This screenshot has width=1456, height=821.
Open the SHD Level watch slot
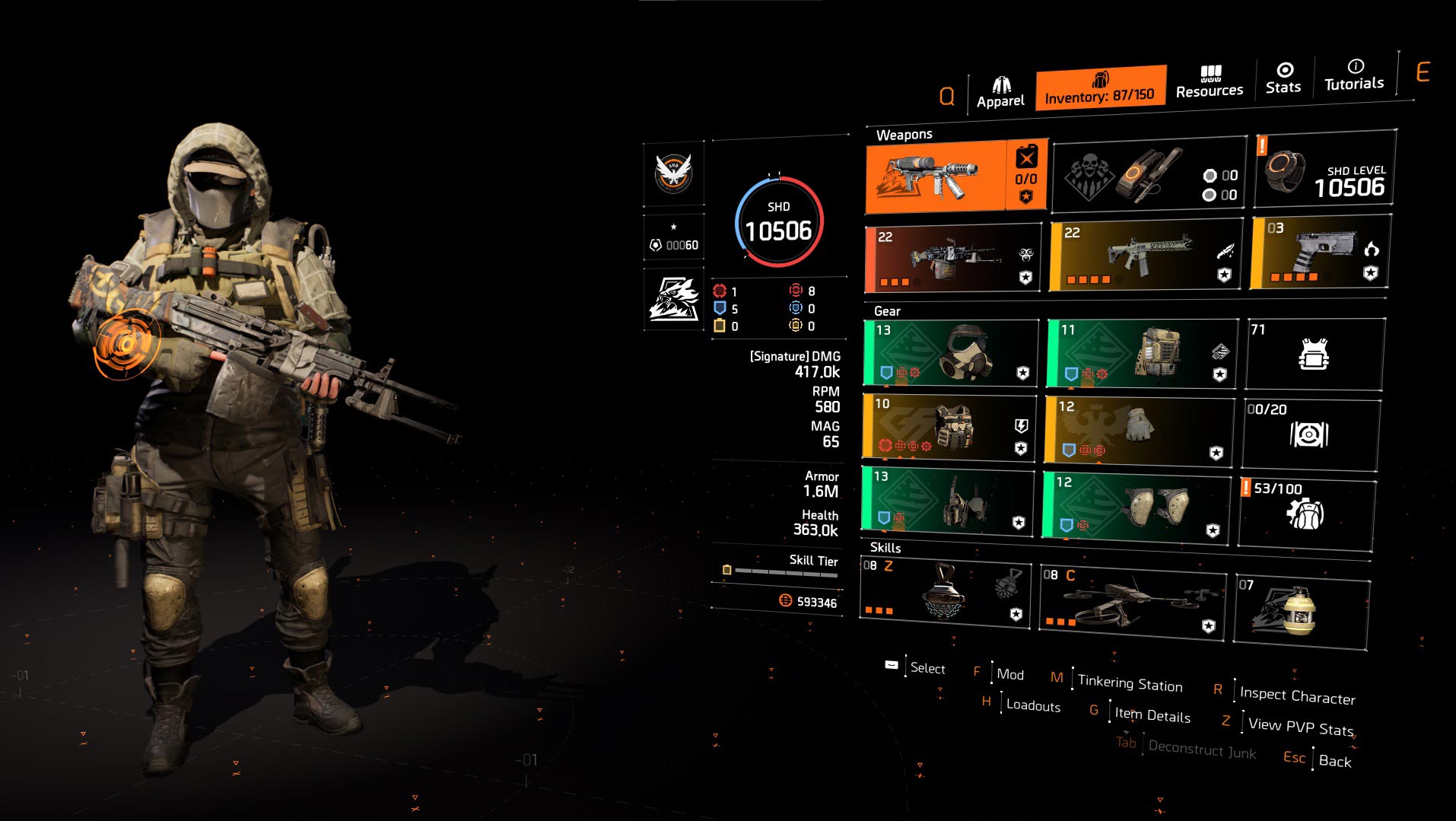pos(1324,169)
